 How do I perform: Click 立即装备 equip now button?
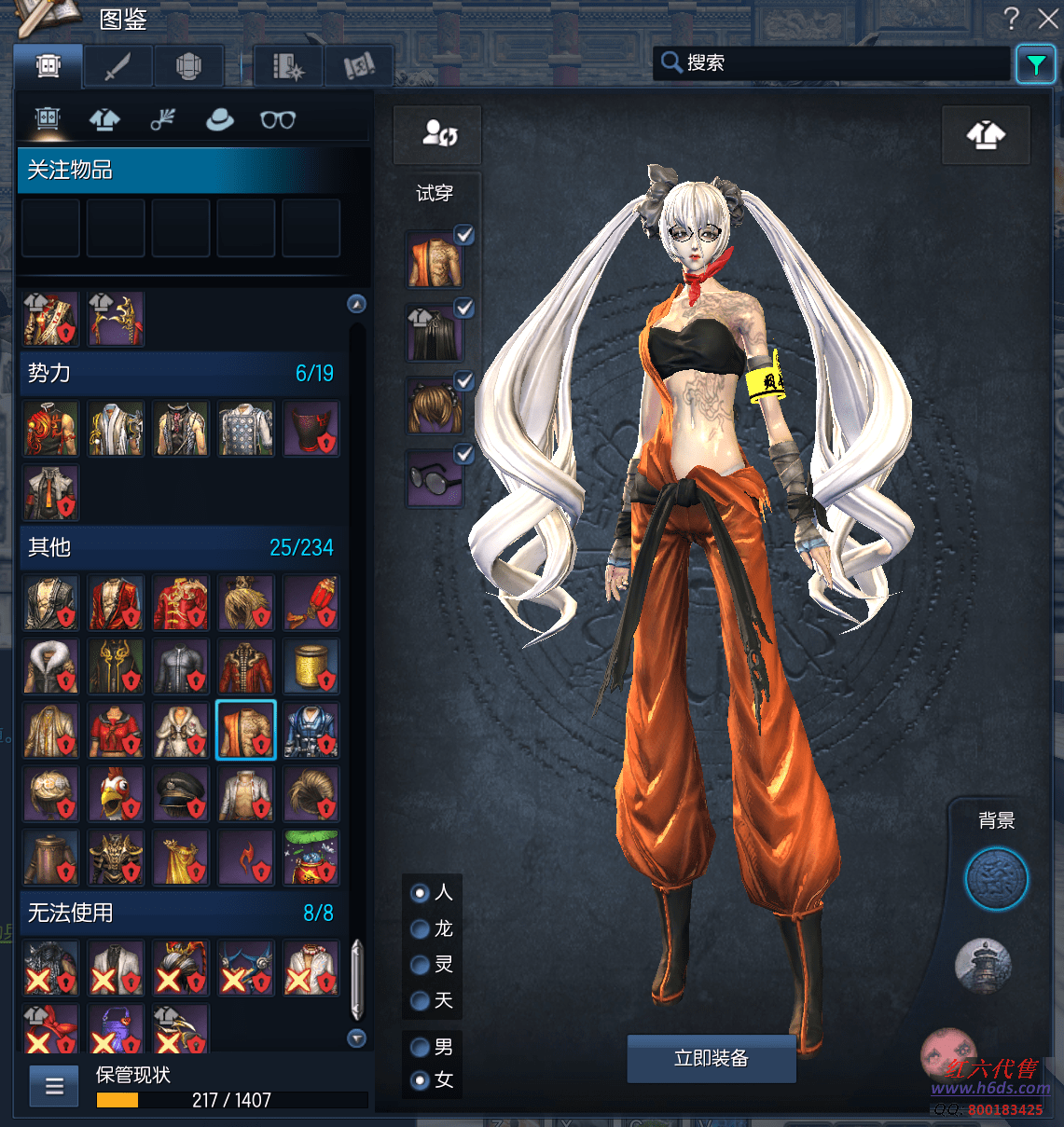(x=711, y=1058)
